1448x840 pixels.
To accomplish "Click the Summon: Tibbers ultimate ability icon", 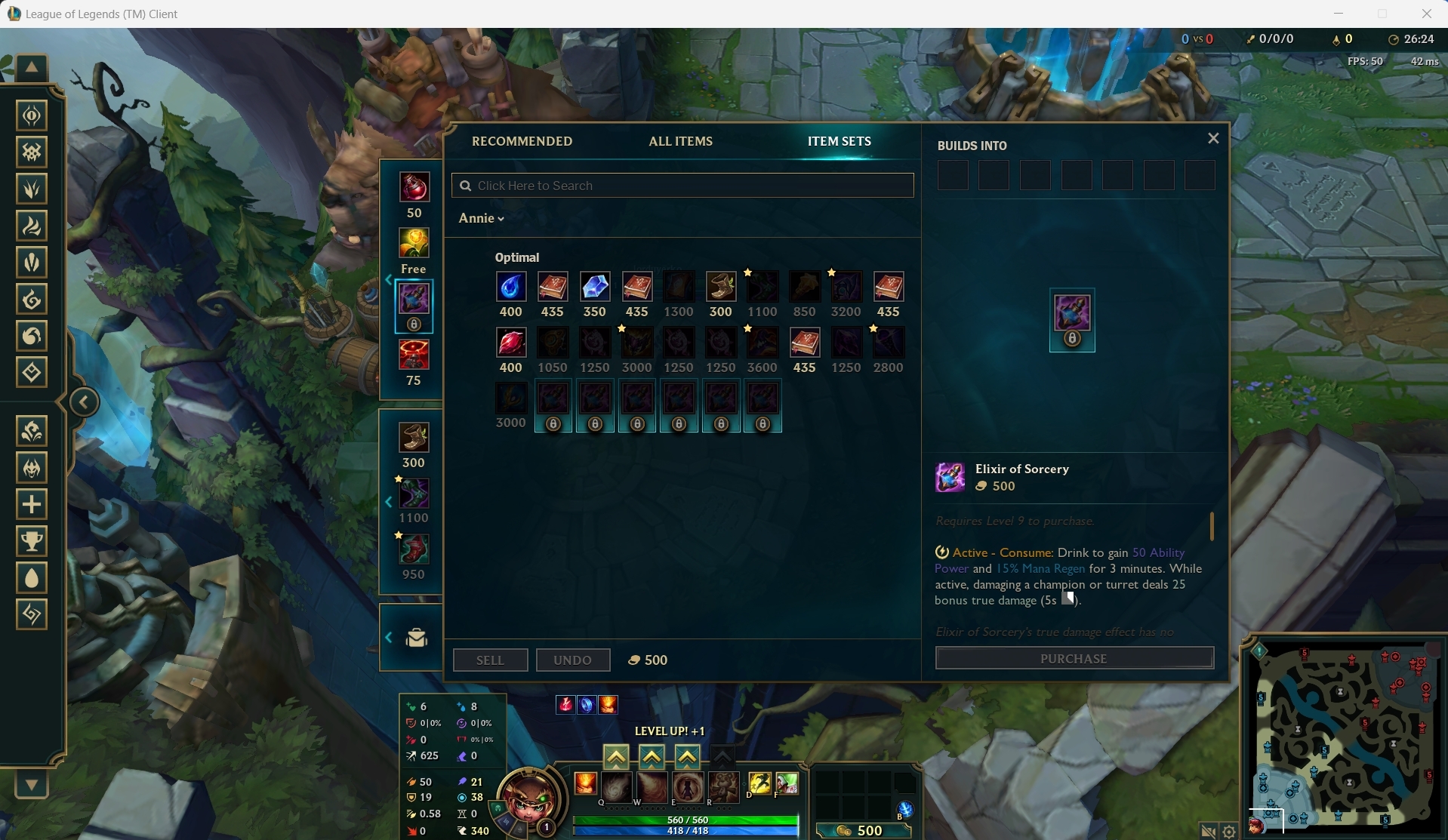I will click(723, 787).
